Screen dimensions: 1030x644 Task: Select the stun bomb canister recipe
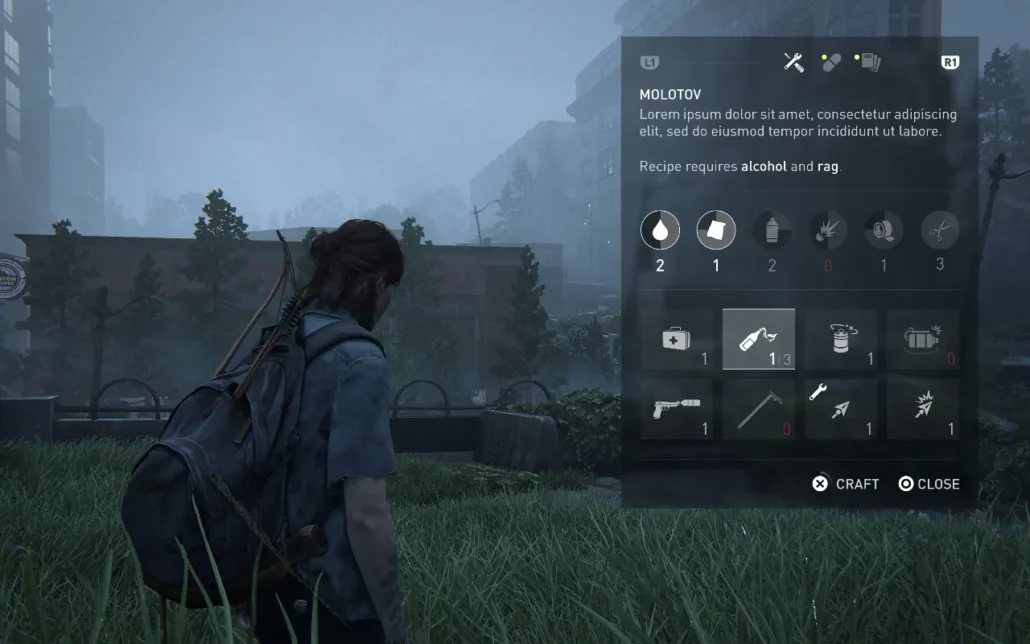click(x=841, y=340)
